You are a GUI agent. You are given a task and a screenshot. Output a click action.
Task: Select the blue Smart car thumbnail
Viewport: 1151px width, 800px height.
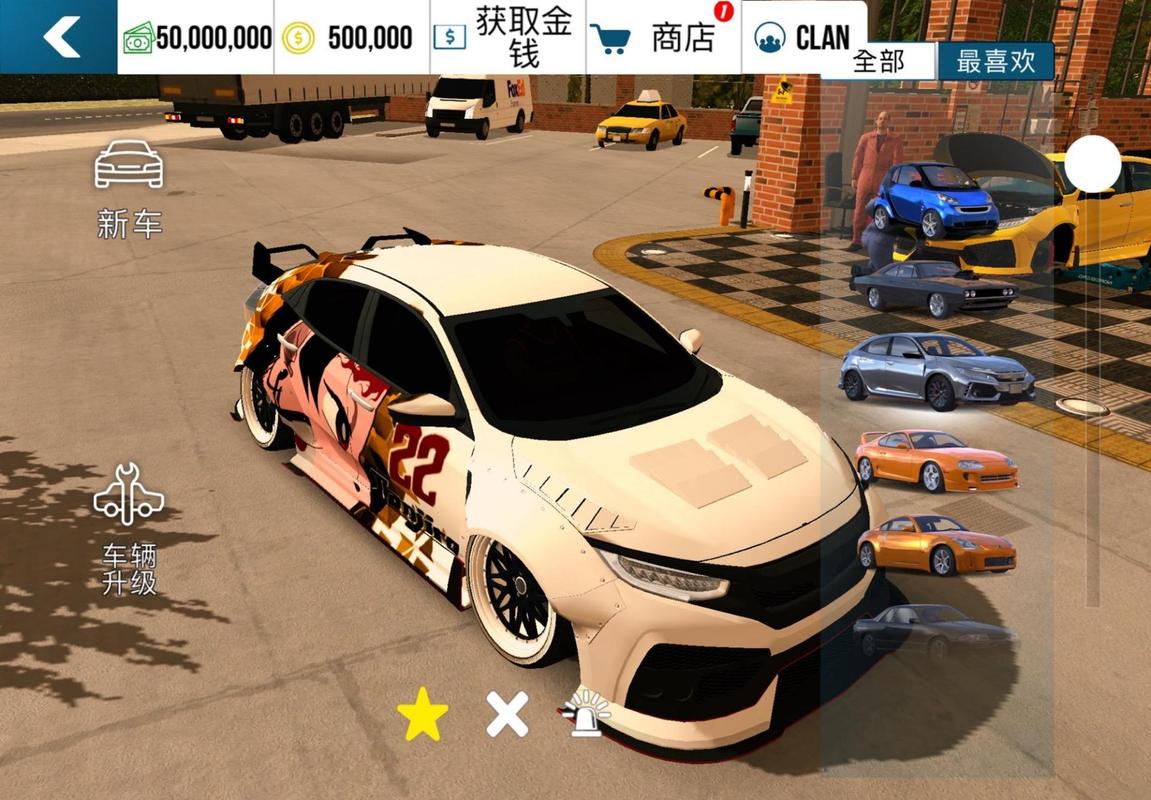coord(932,198)
